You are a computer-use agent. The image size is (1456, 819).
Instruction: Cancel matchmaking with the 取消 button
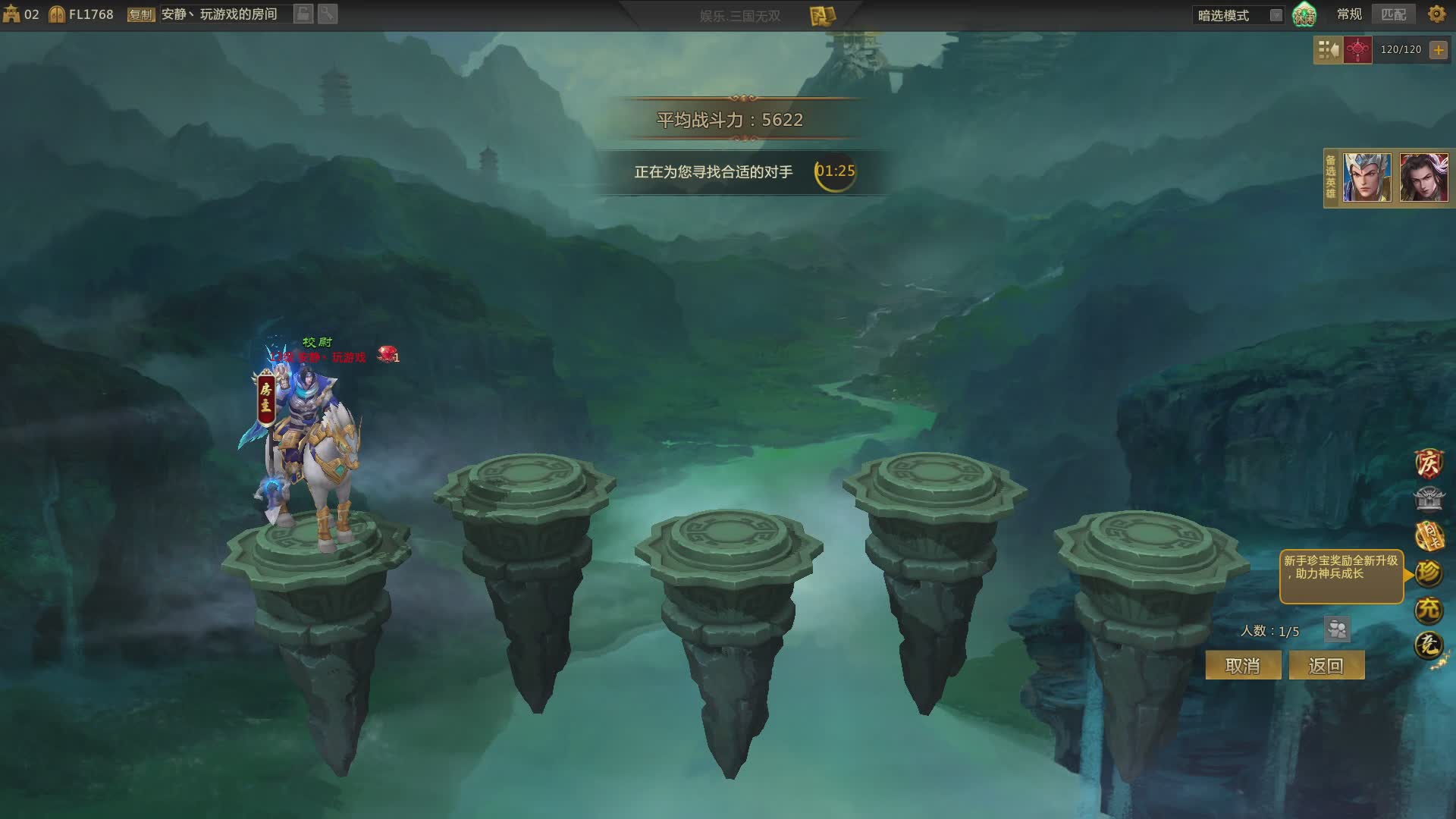pyautogui.click(x=1242, y=666)
